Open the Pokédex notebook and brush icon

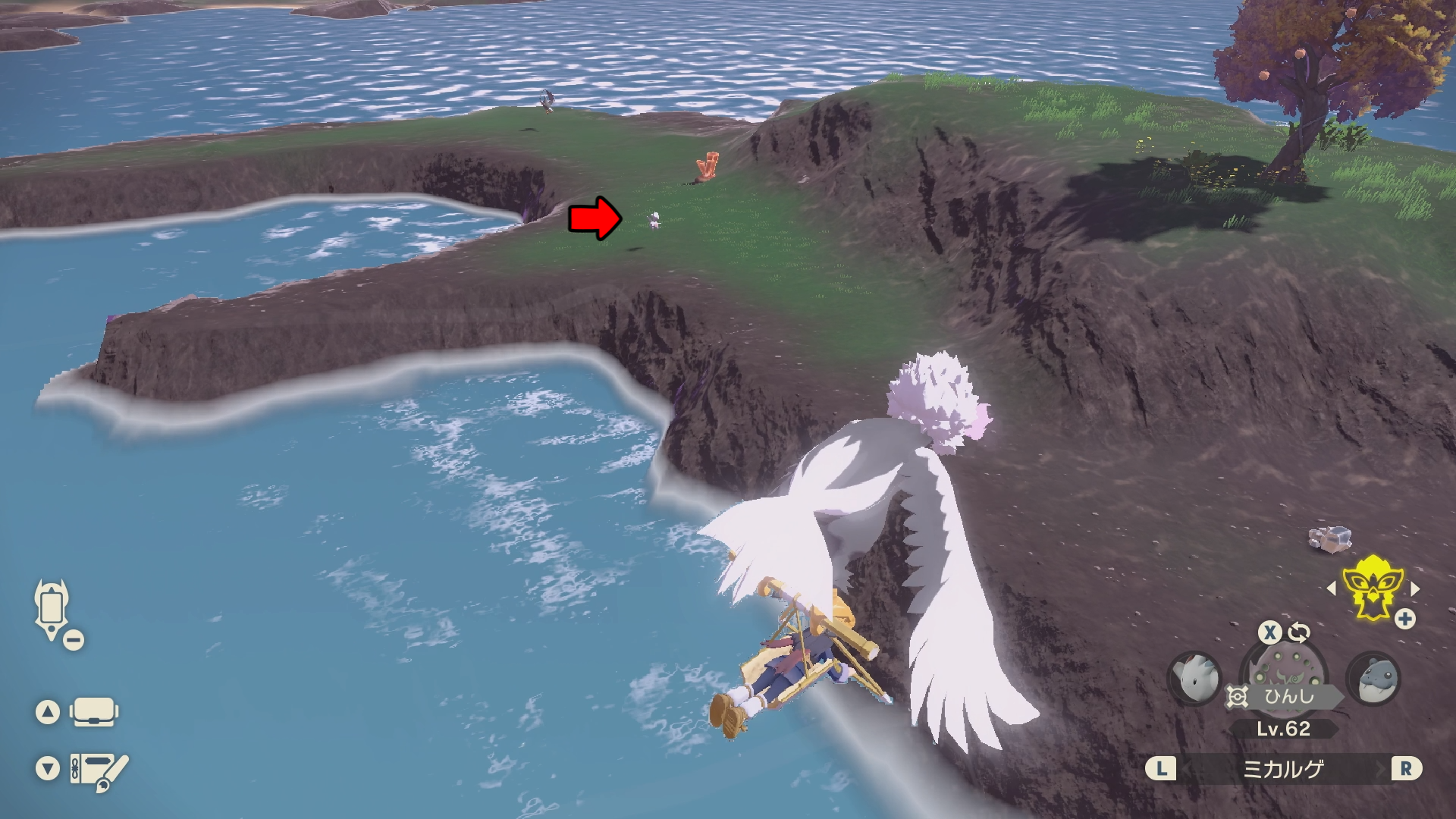click(99, 770)
